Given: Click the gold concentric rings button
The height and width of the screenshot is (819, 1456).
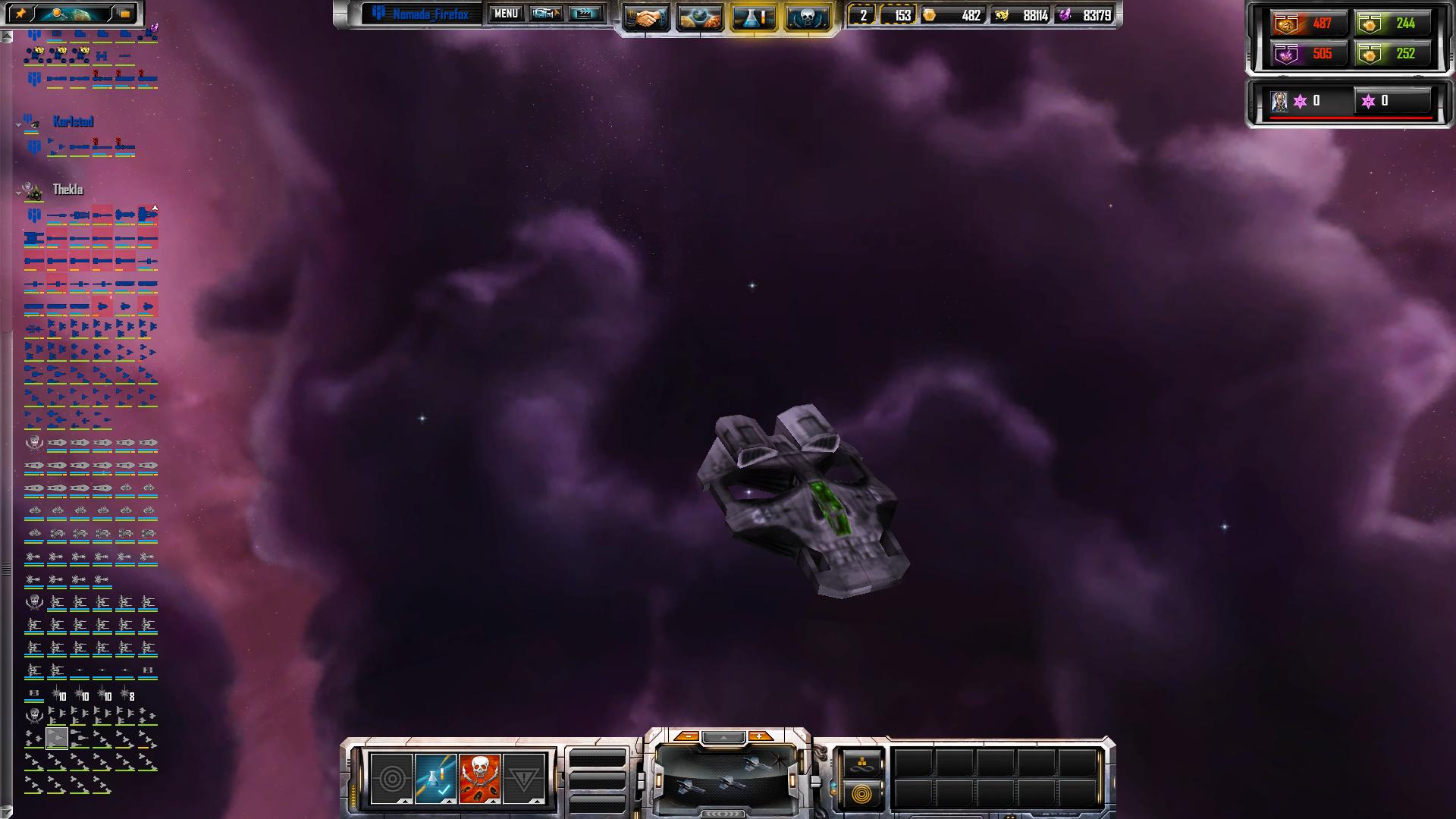Looking at the screenshot, I should coord(861,794).
